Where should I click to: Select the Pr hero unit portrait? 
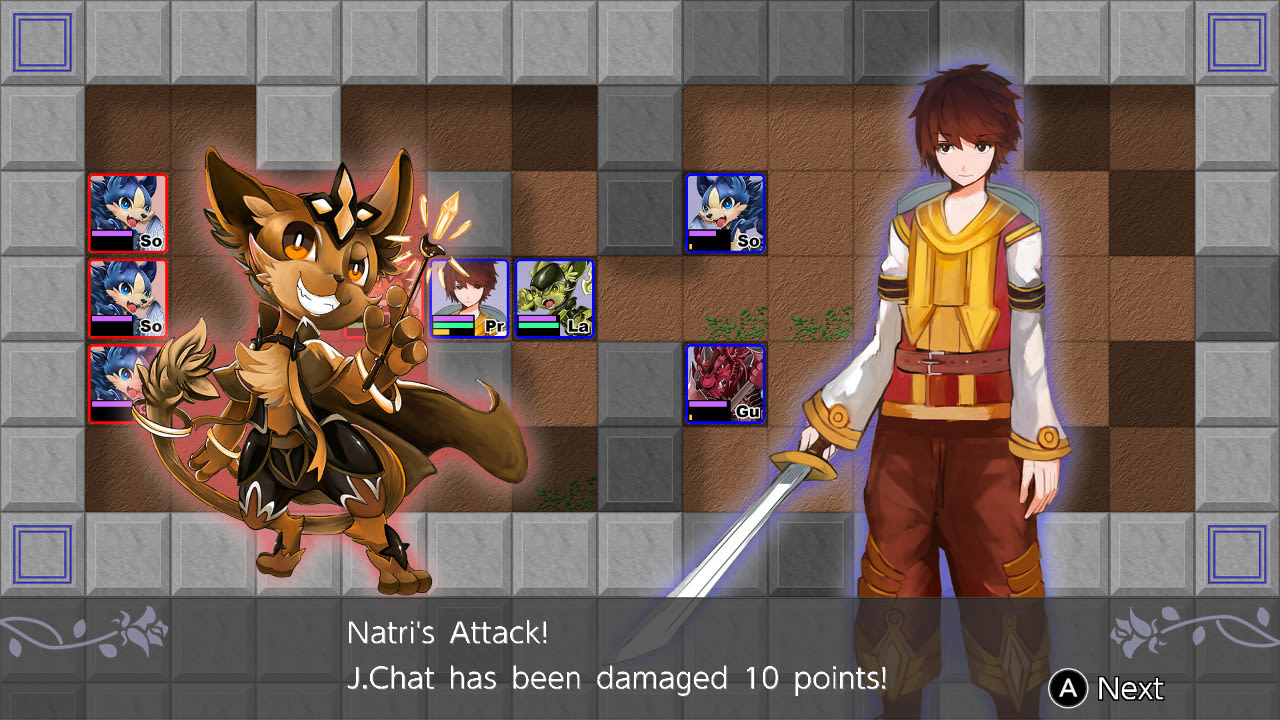468,297
